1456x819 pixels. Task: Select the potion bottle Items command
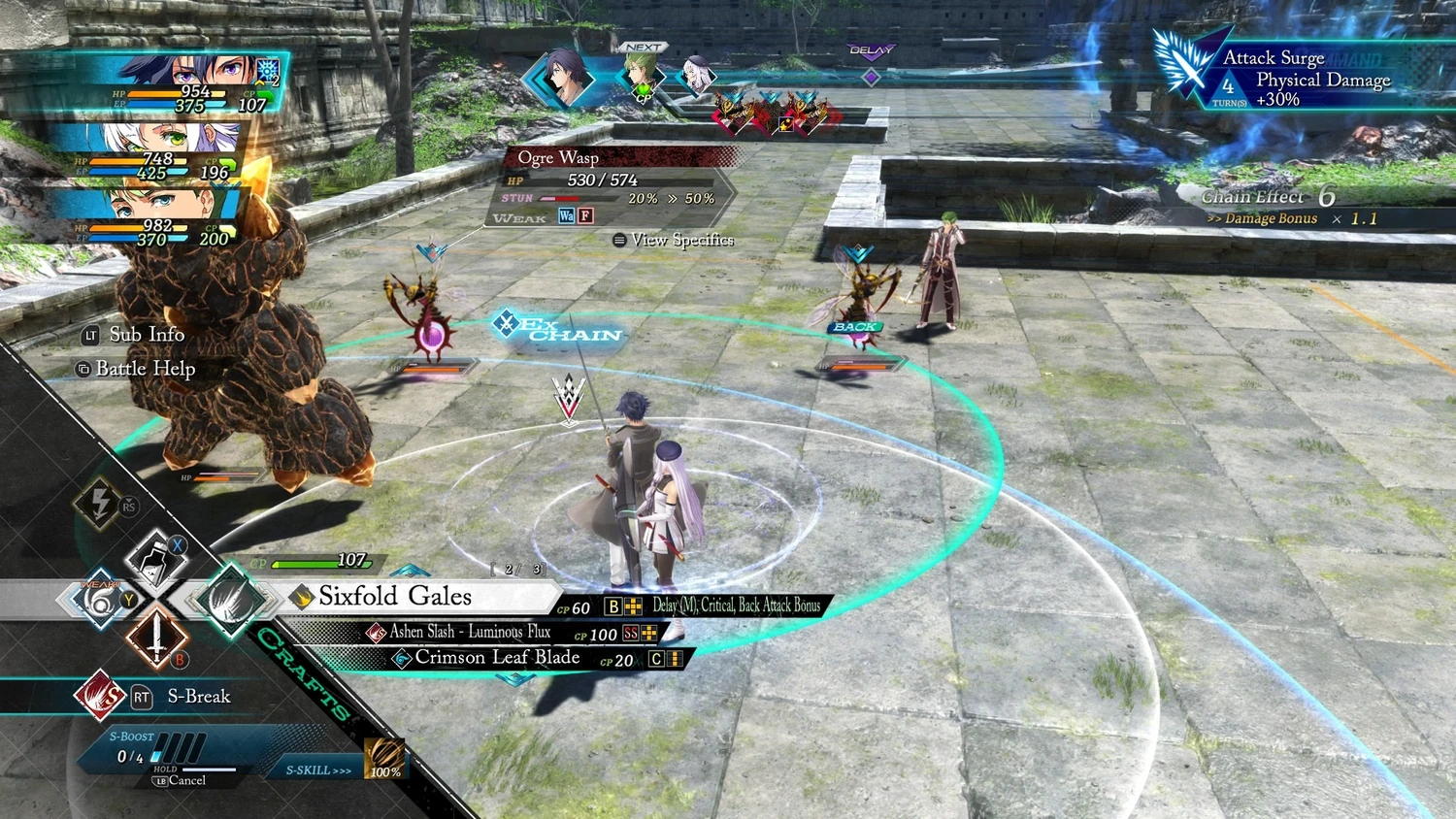(156, 560)
